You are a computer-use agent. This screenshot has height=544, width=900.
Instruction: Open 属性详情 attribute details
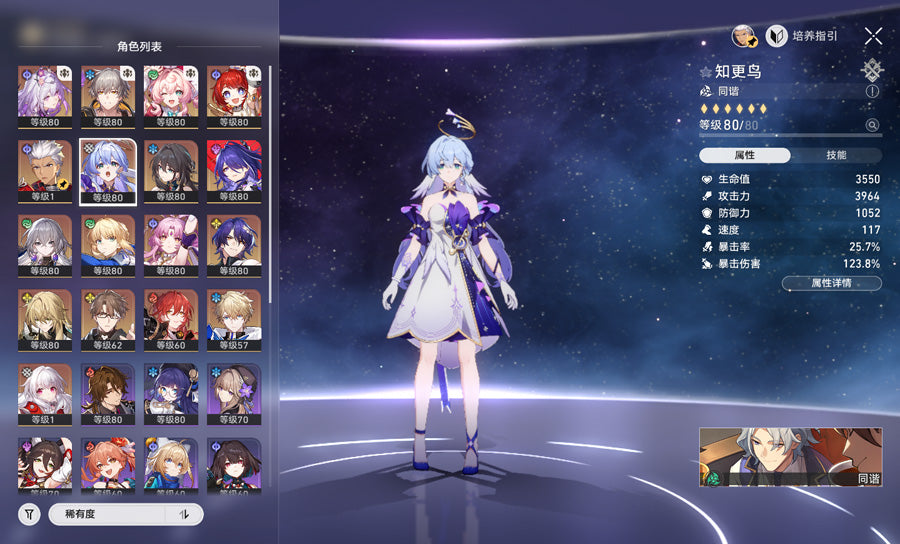click(831, 283)
